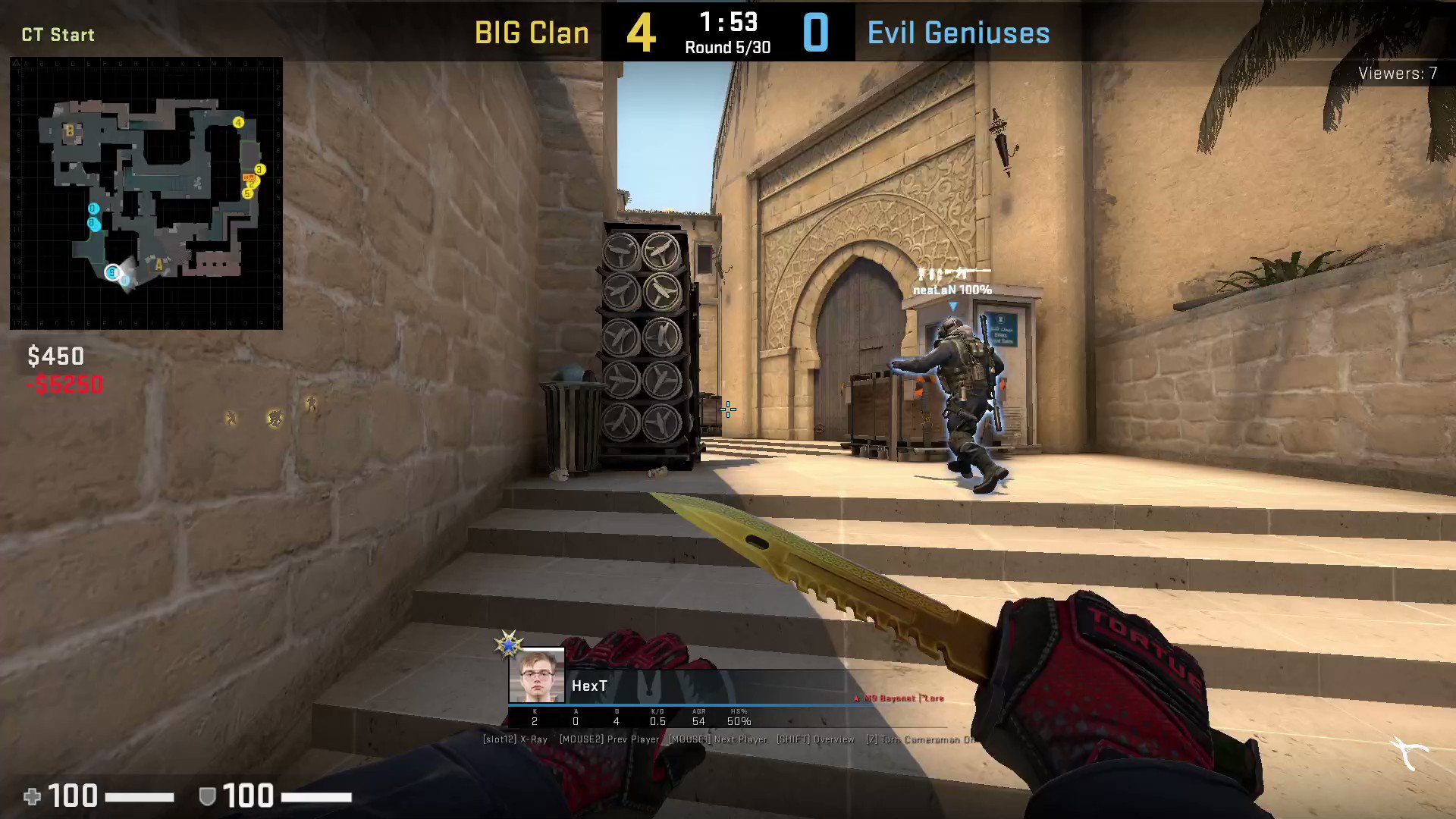This screenshot has height=819, width=1456.
Task: Select the BIG Clan team name
Action: 532,32
